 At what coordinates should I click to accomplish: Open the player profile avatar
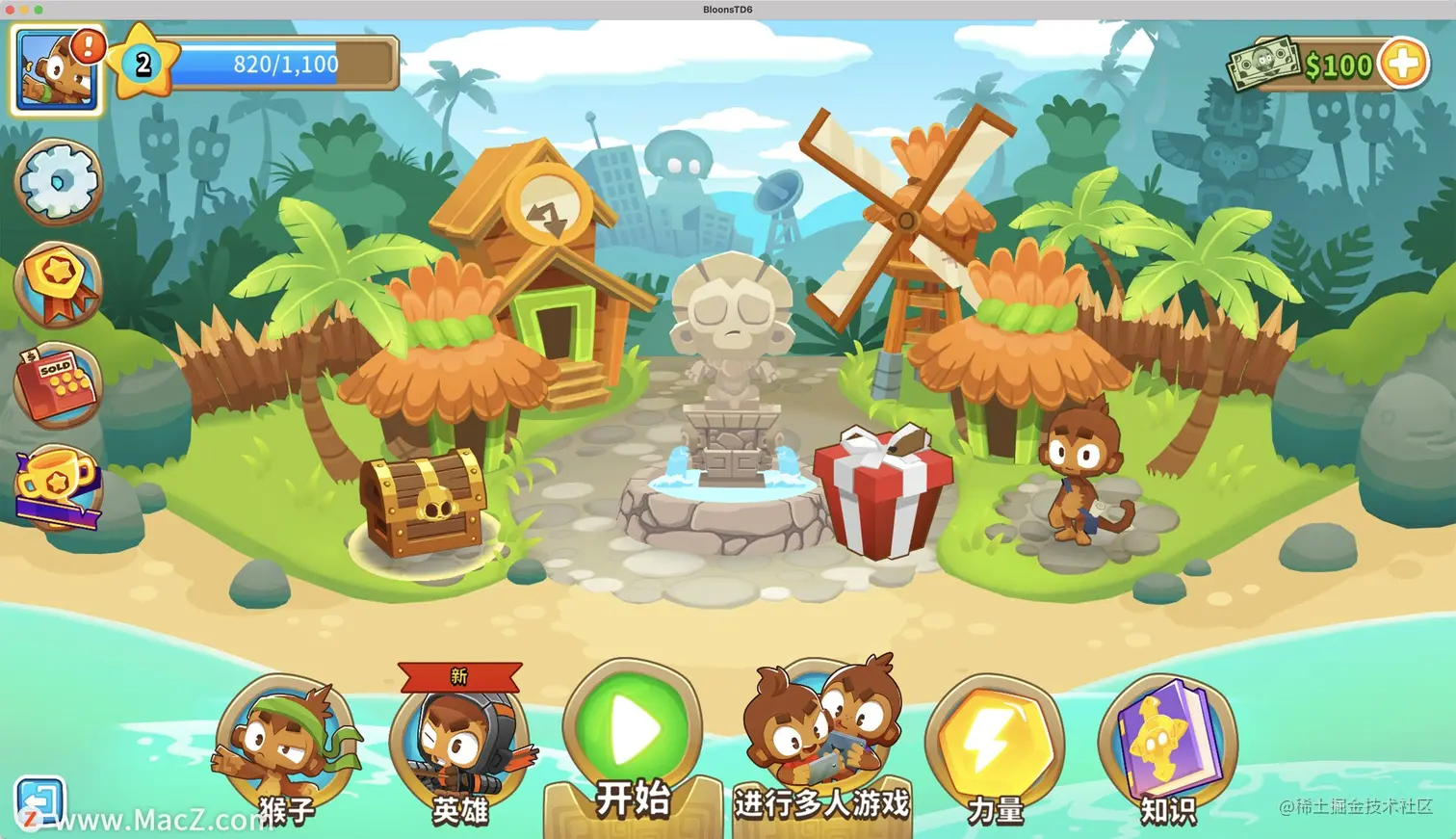(56, 70)
